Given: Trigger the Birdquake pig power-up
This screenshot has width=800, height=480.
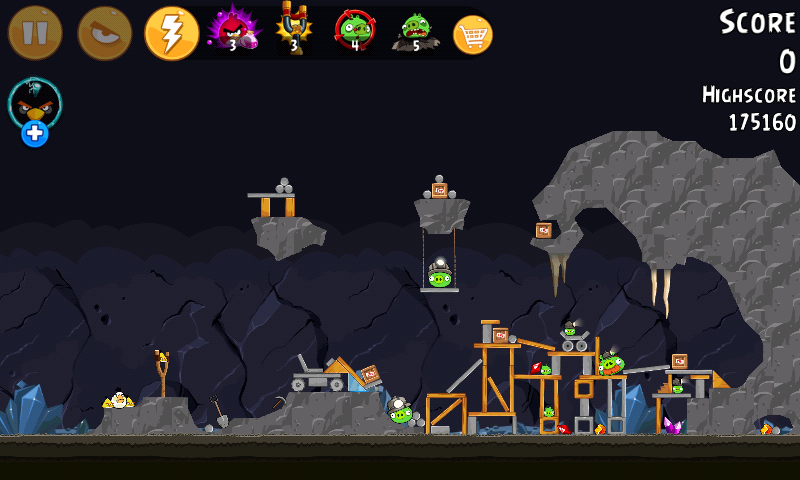Looking at the screenshot, I should 414,32.
